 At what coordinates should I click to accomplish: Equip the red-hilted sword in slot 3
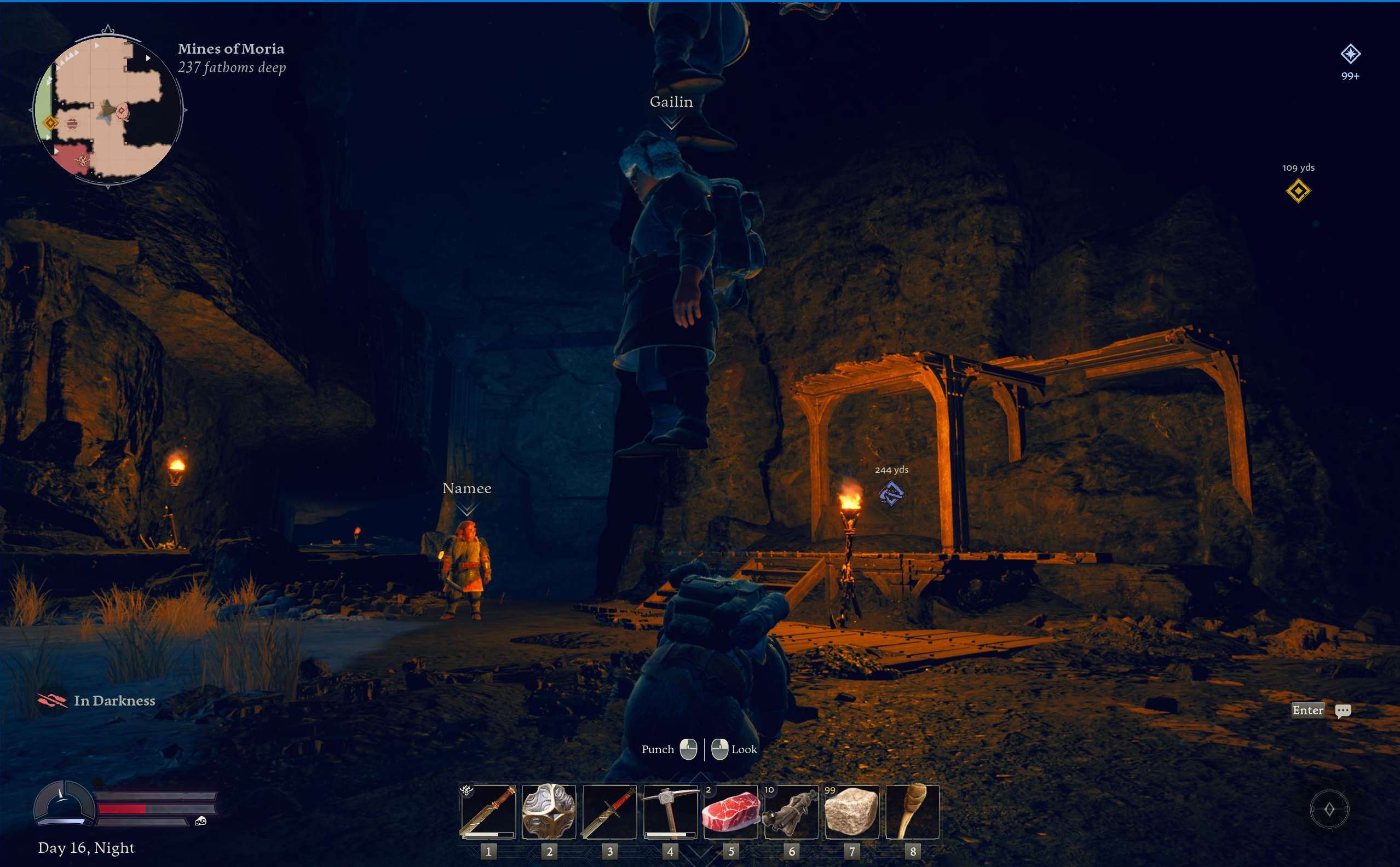(610, 811)
